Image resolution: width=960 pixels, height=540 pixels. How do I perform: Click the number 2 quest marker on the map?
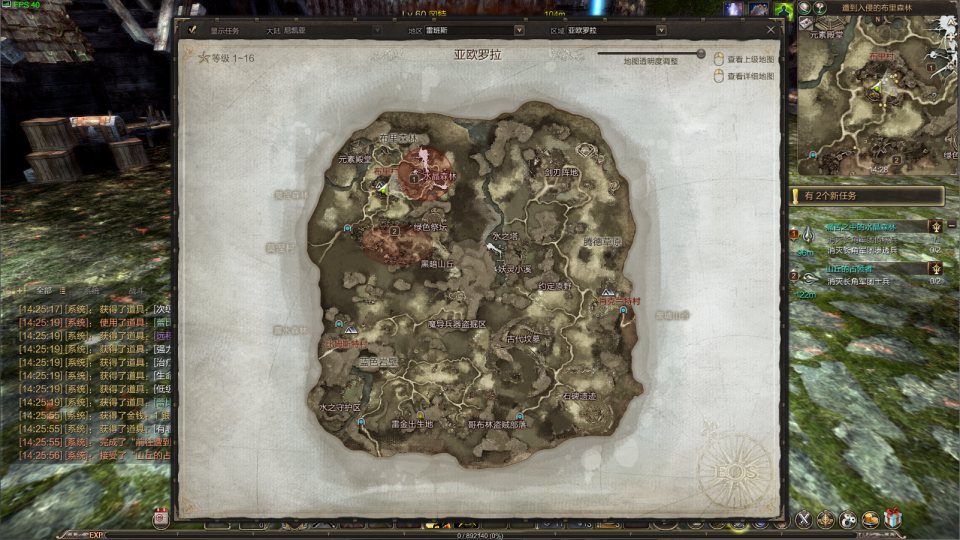pos(395,230)
